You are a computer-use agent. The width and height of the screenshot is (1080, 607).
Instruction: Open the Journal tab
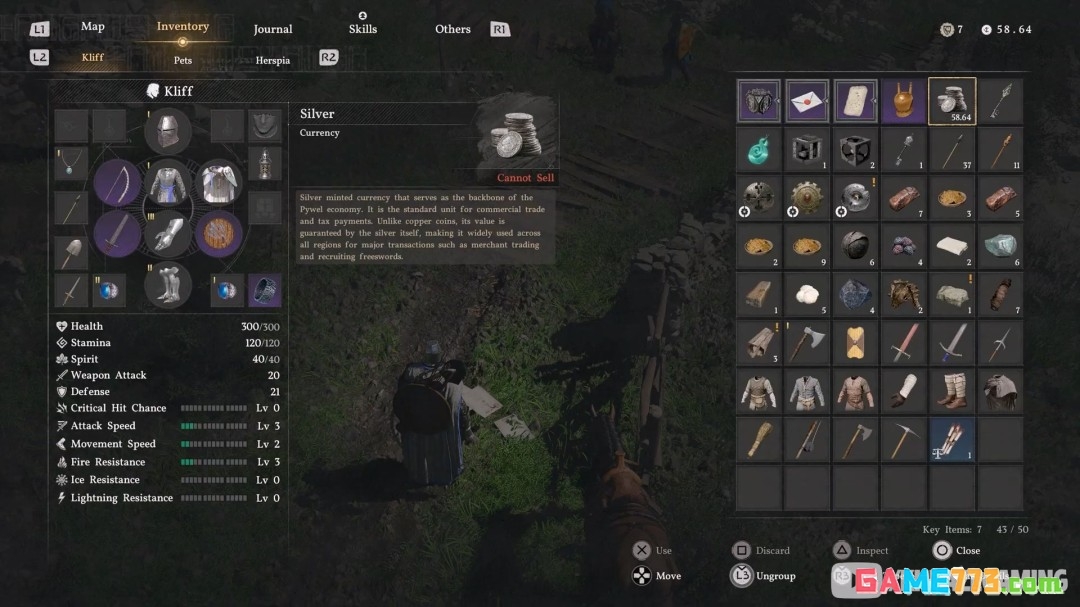point(272,29)
